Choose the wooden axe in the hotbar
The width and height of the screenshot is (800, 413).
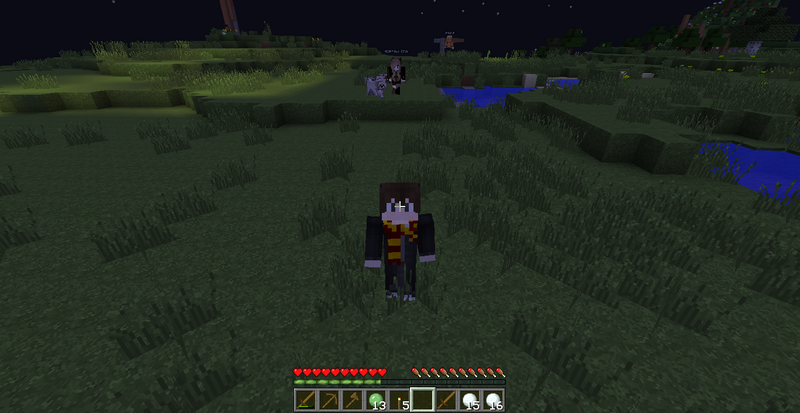pyautogui.click(x=352, y=401)
